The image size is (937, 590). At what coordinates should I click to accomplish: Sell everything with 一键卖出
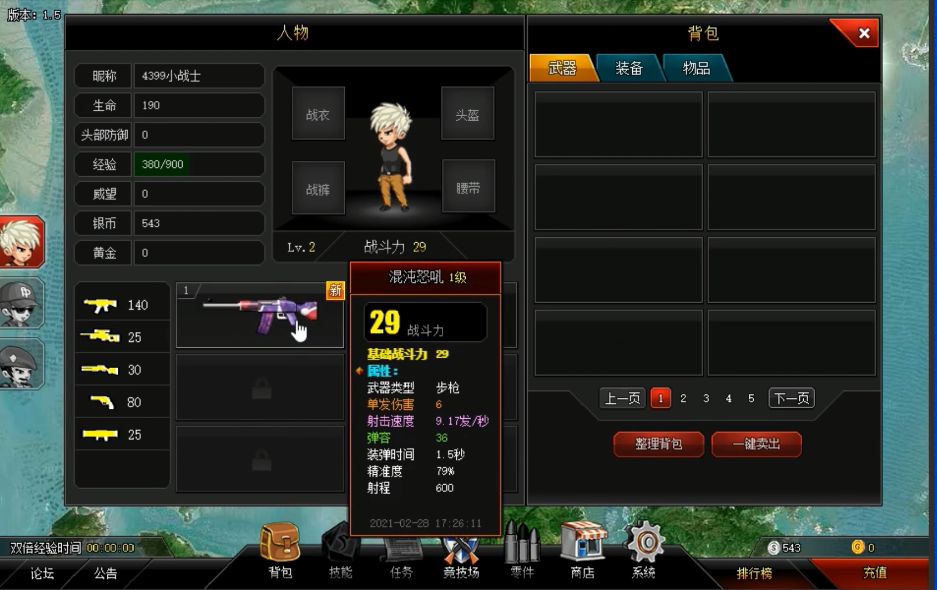pyautogui.click(x=756, y=444)
